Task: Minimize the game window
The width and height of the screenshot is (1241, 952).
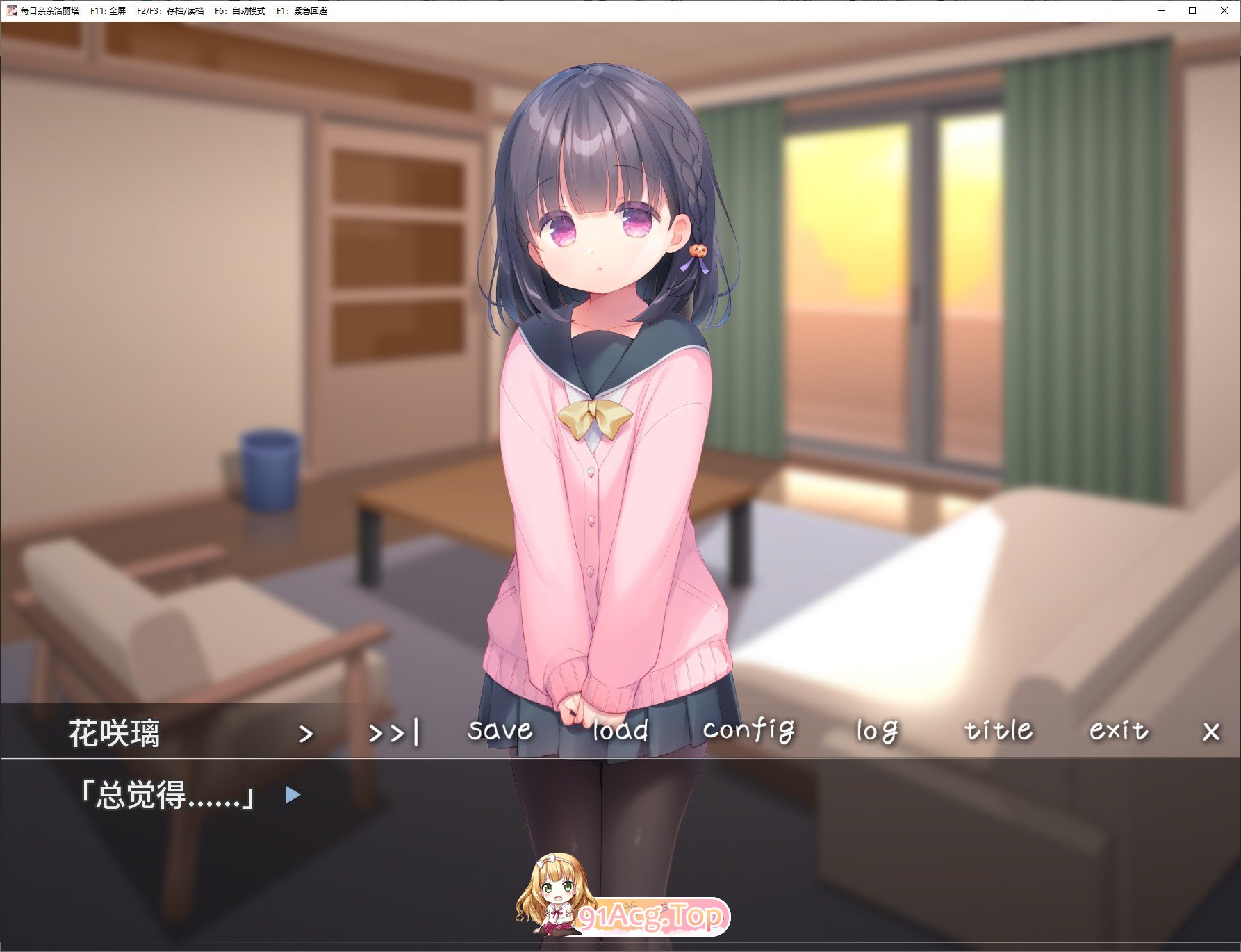Action: [x=1161, y=10]
